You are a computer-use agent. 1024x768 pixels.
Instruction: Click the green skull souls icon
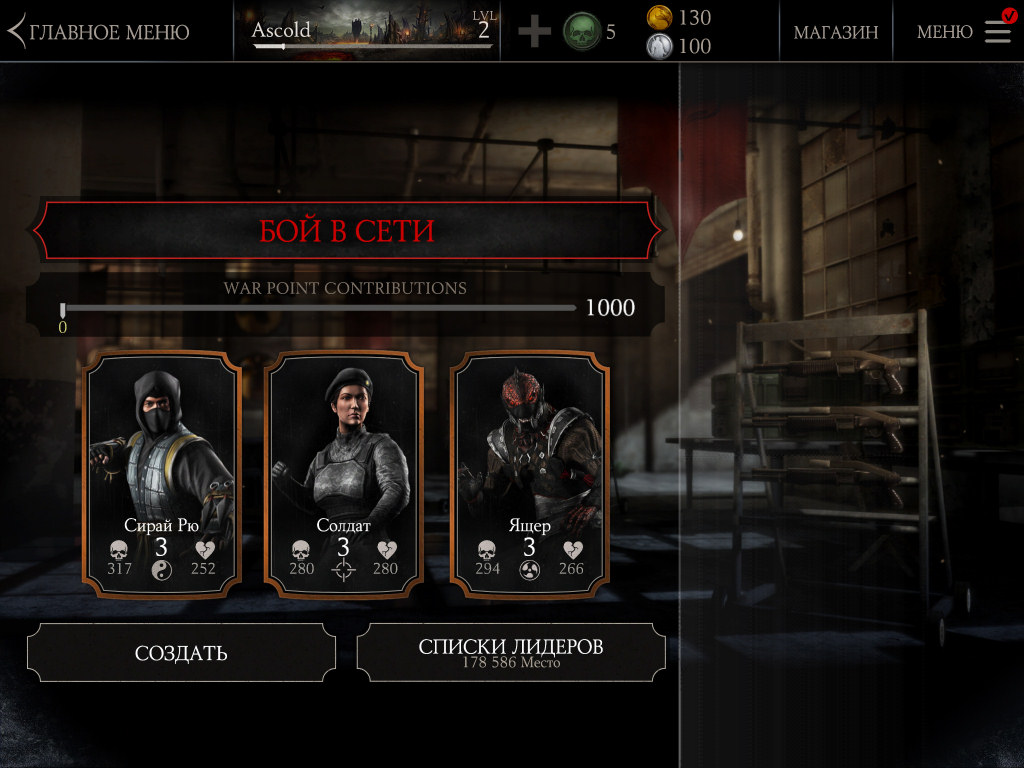pyautogui.click(x=582, y=32)
